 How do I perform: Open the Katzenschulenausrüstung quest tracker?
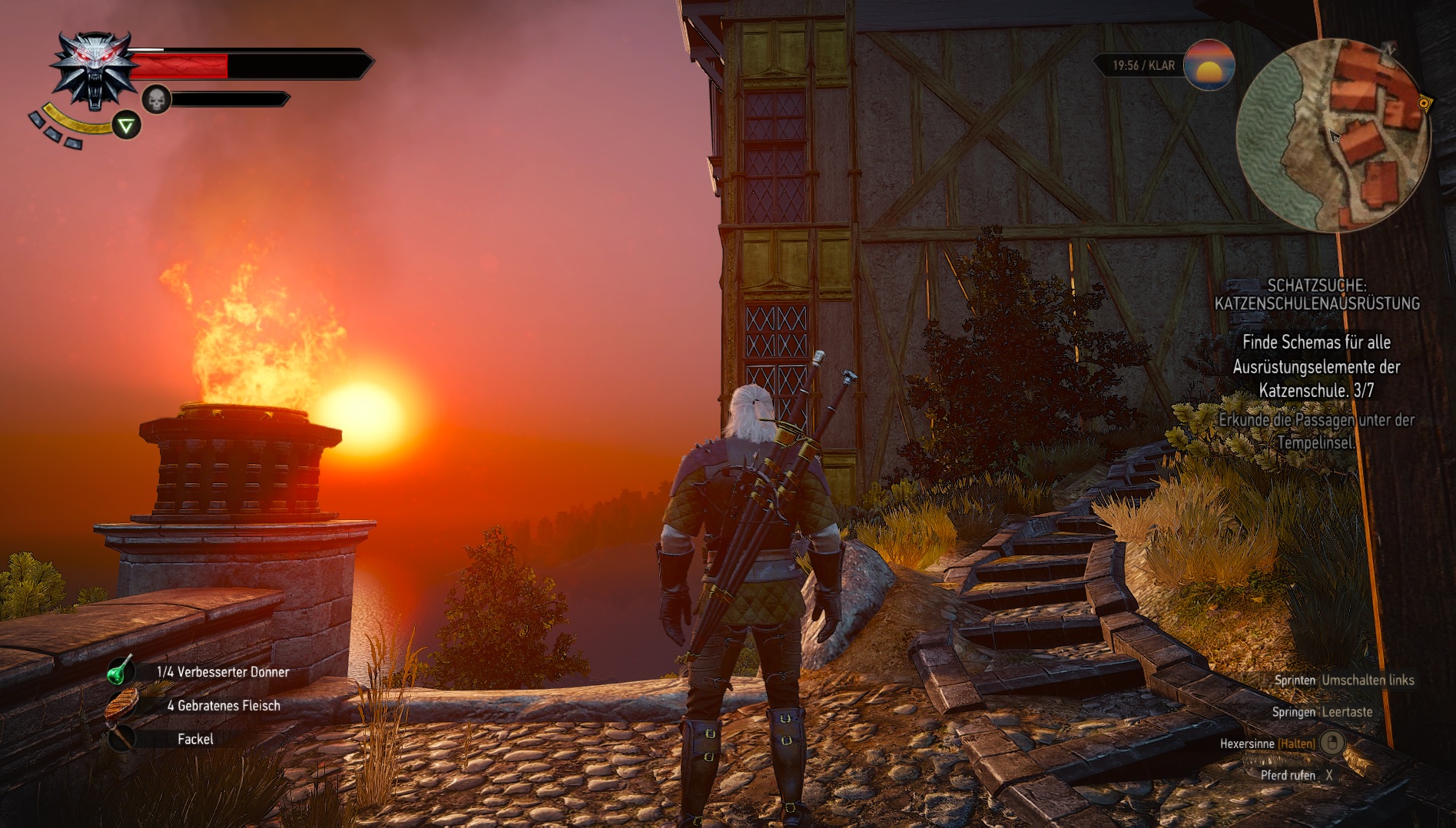[x=1316, y=294]
